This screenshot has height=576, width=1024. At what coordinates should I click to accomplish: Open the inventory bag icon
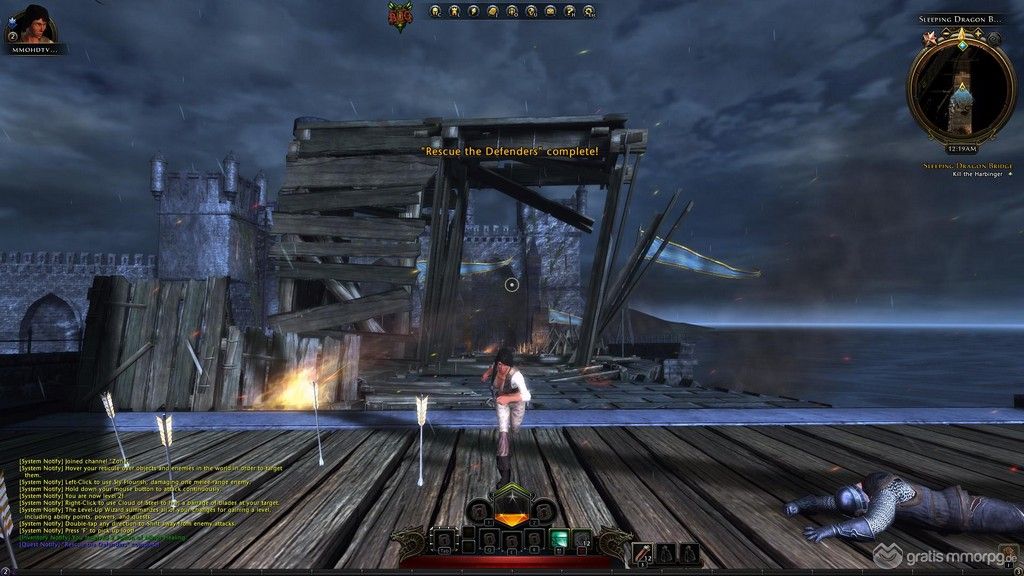point(492,12)
